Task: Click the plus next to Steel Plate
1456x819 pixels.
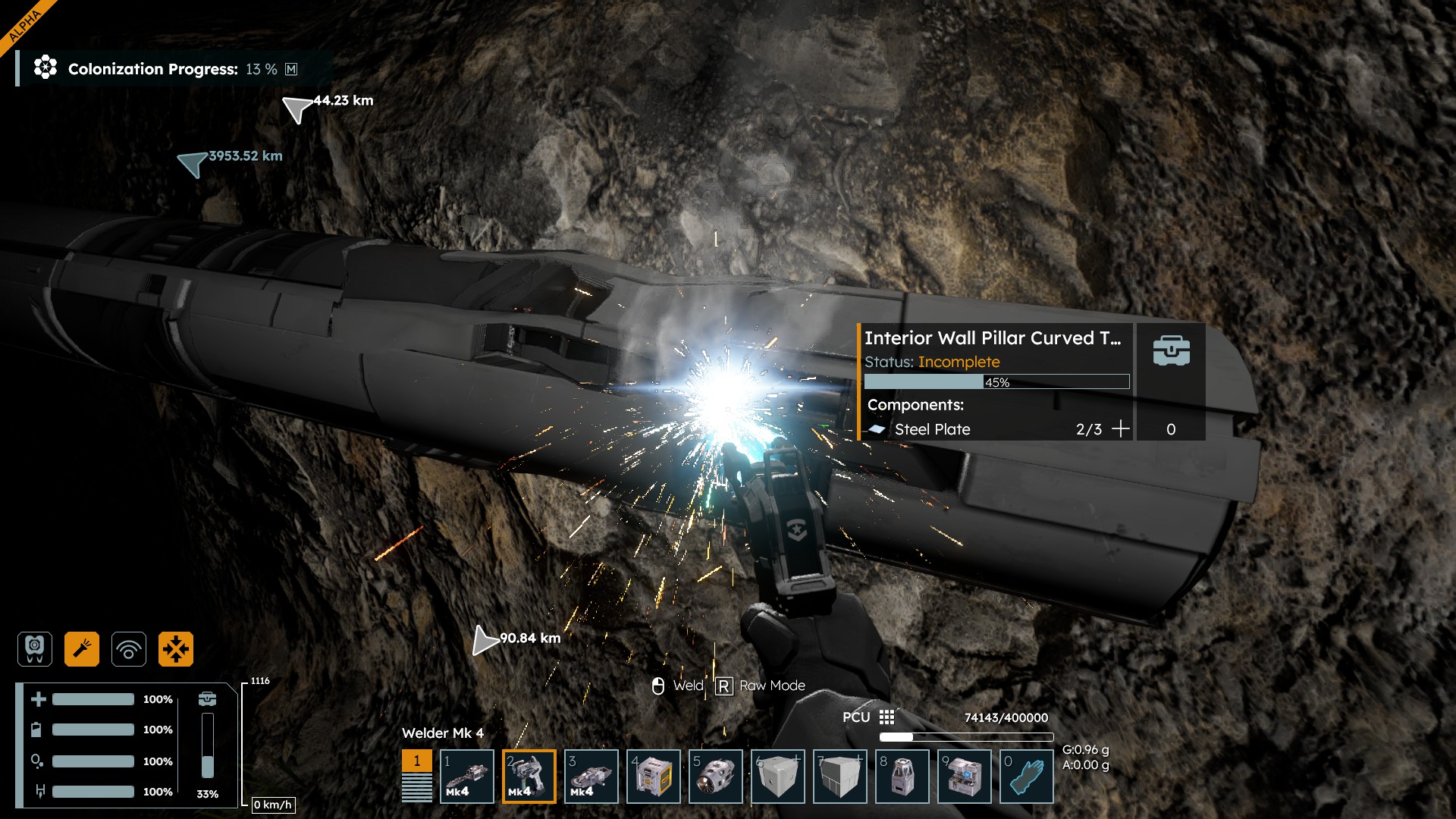Action: [1120, 429]
